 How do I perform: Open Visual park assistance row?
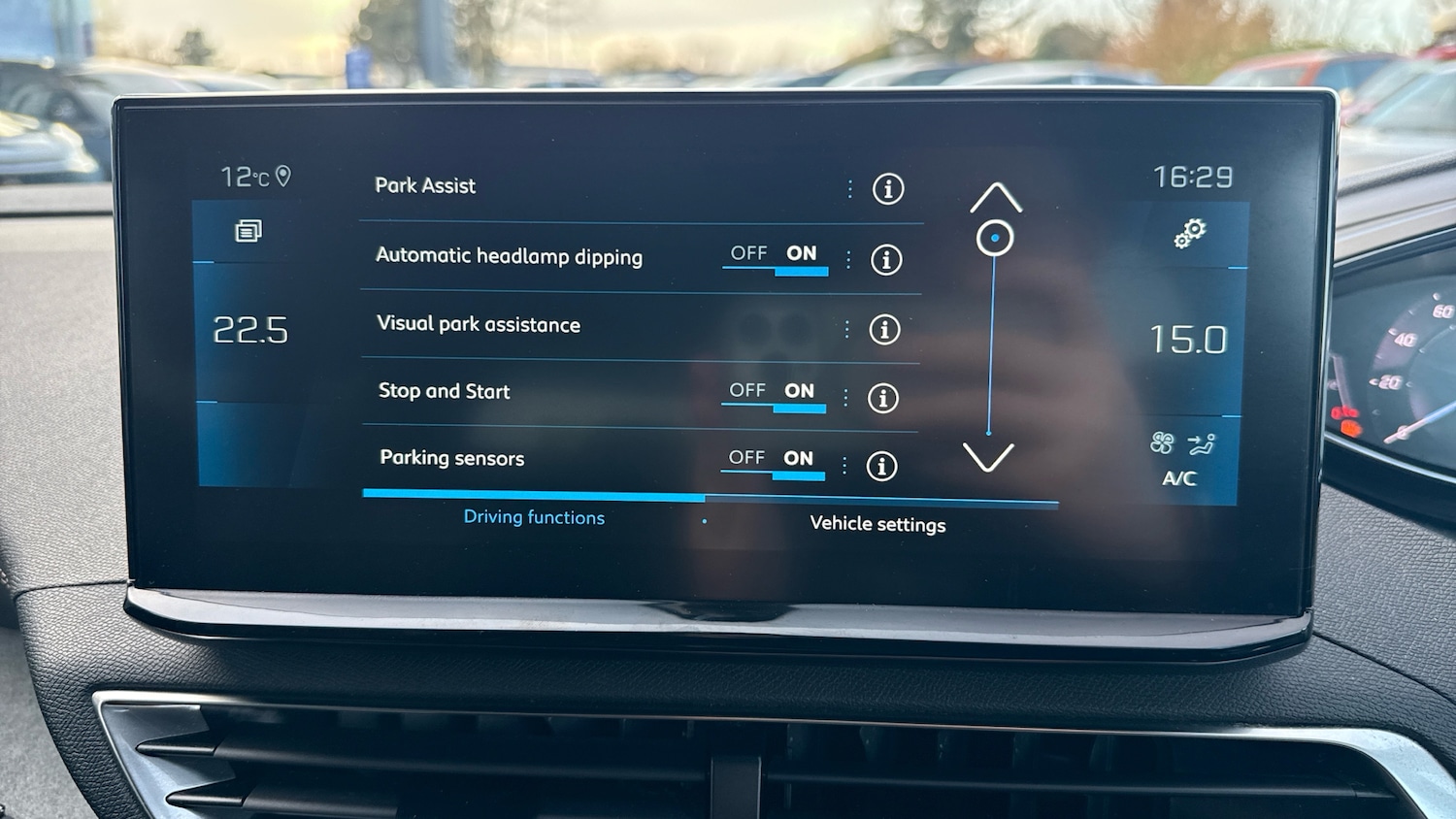click(x=479, y=324)
